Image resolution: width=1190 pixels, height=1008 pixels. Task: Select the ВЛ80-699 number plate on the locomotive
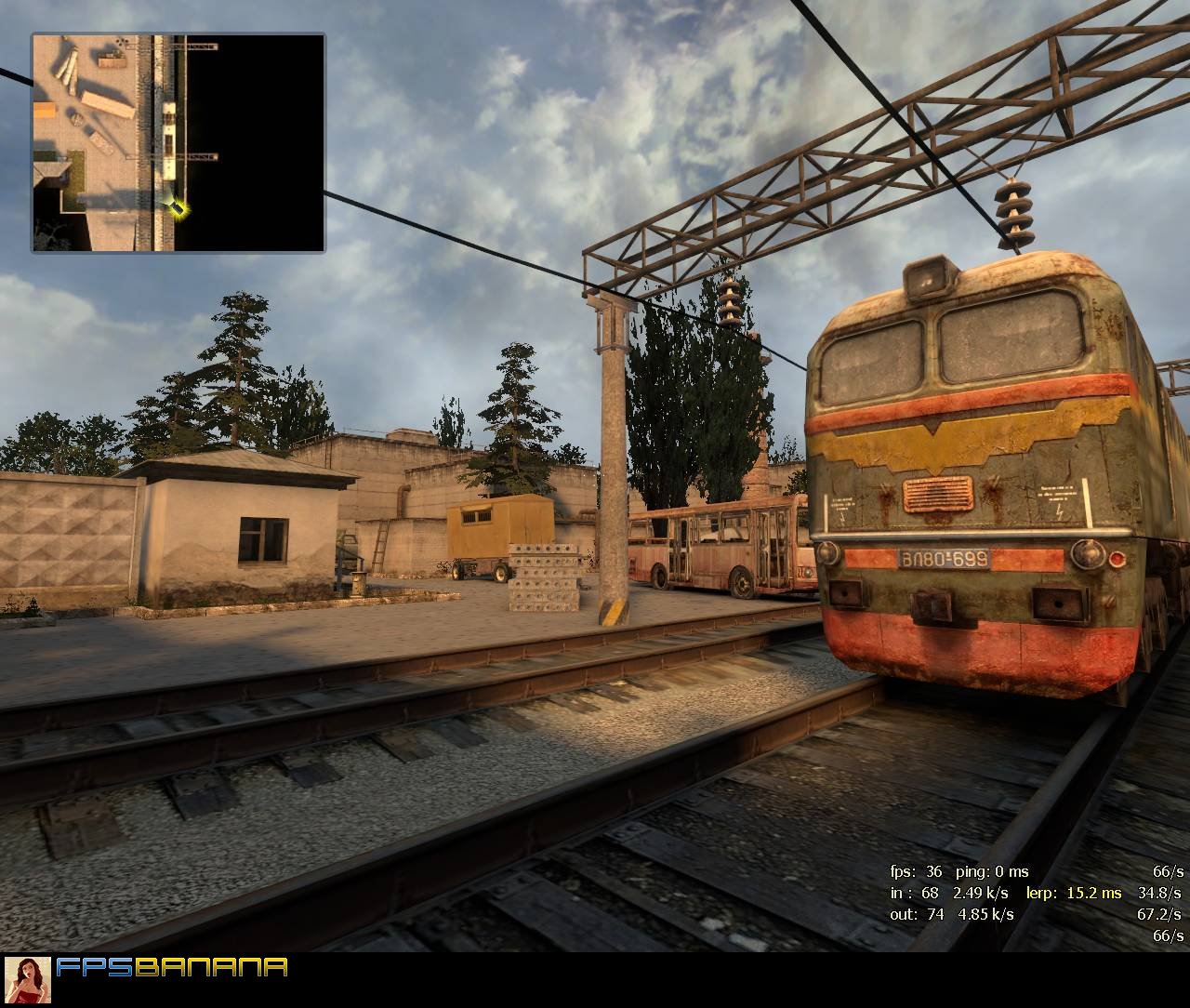click(x=942, y=559)
